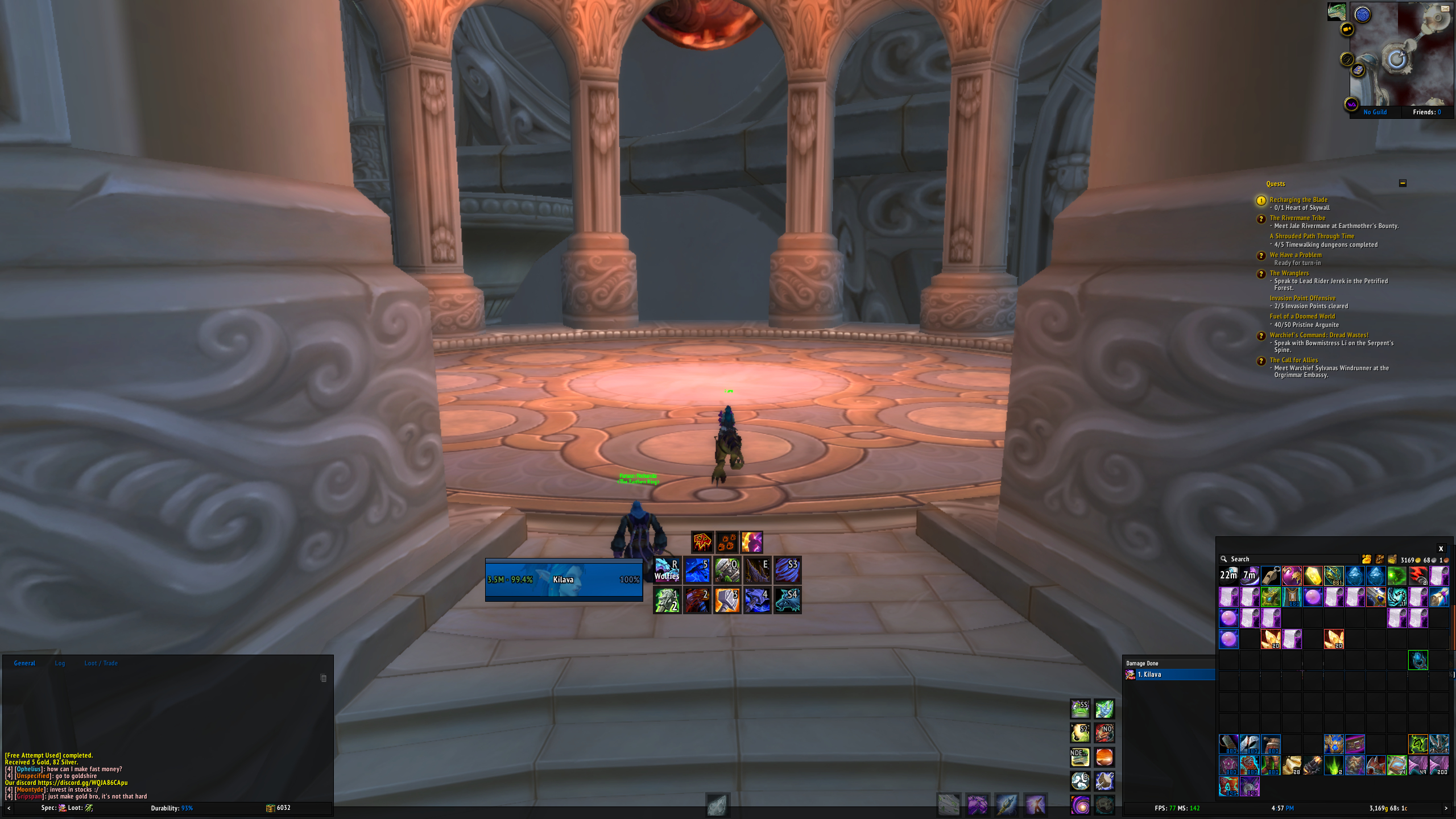Close the bag window with the X

click(x=1441, y=549)
